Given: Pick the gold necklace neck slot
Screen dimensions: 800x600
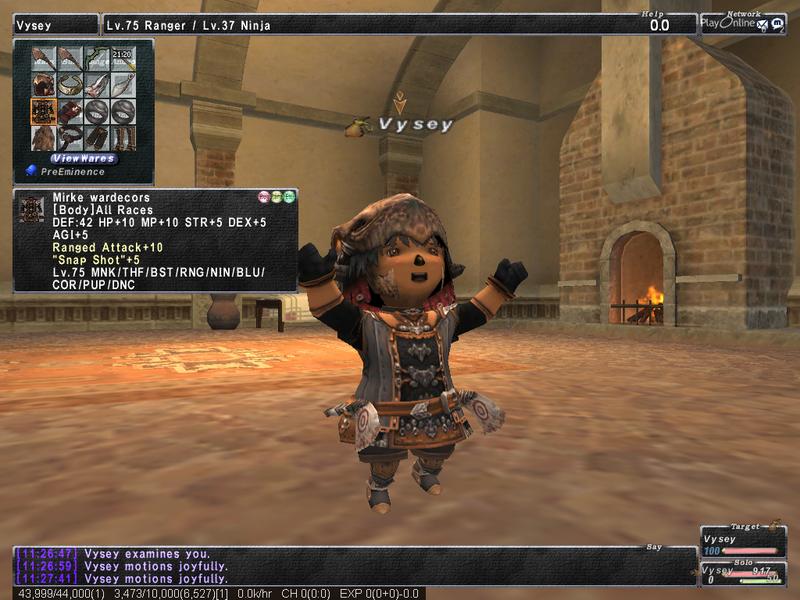Looking at the screenshot, I should point(70,85).
